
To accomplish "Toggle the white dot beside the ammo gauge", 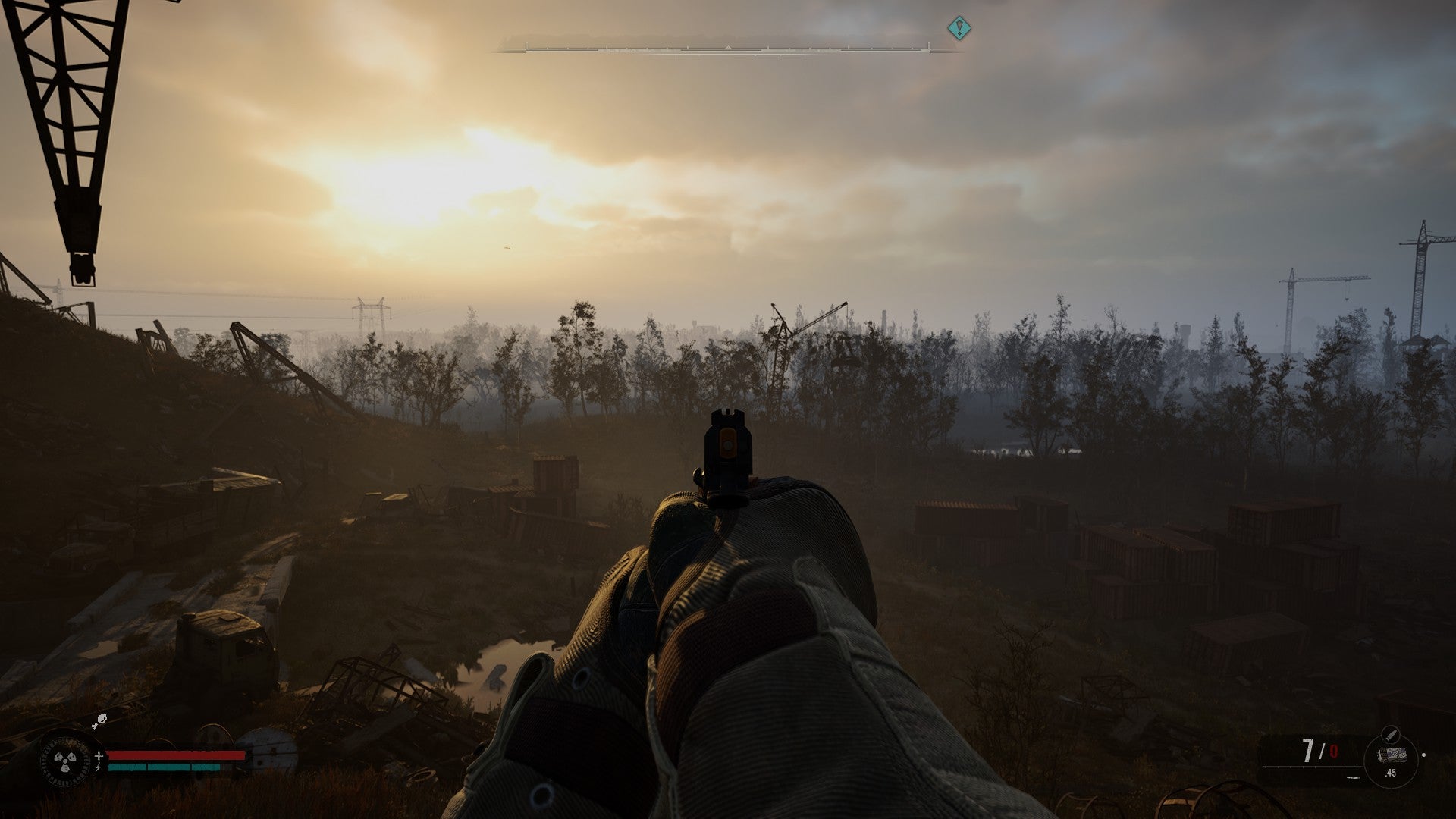I will tap(1424, 755).
